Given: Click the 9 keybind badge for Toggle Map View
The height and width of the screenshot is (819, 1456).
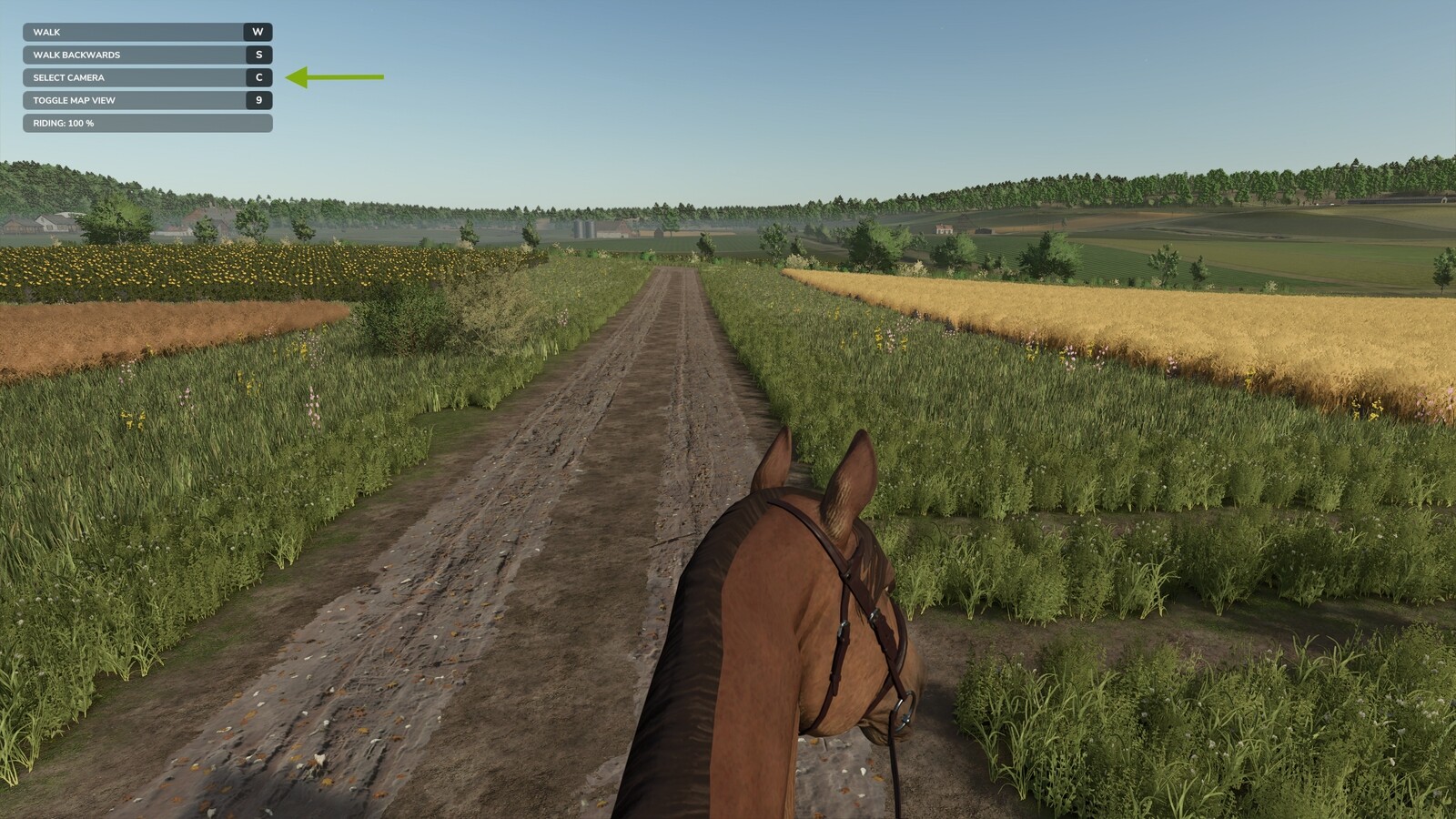Looking at the screenshot, I should 259,100.
